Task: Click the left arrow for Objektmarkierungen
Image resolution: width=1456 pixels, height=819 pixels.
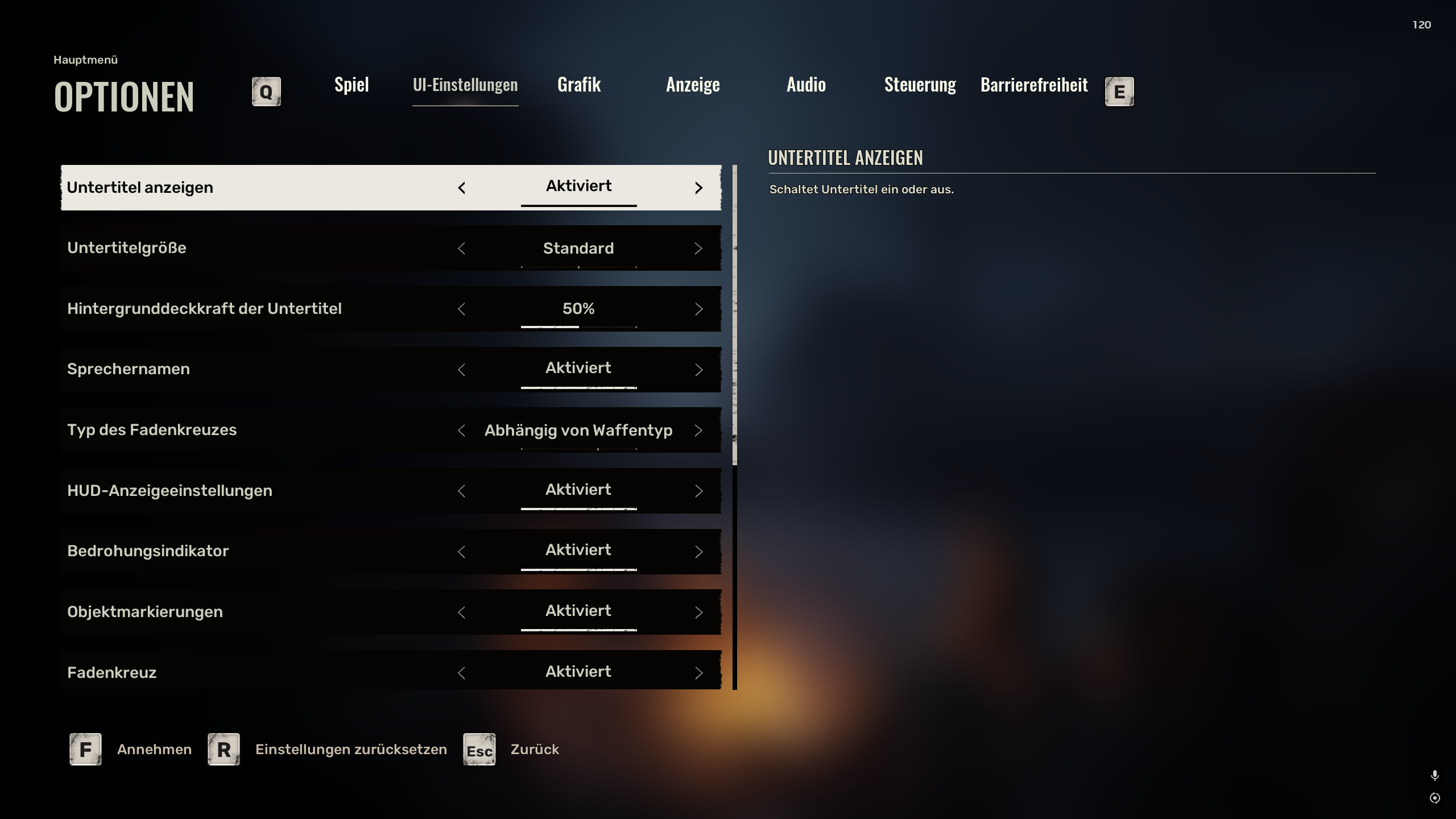Action: coord(461,613)
